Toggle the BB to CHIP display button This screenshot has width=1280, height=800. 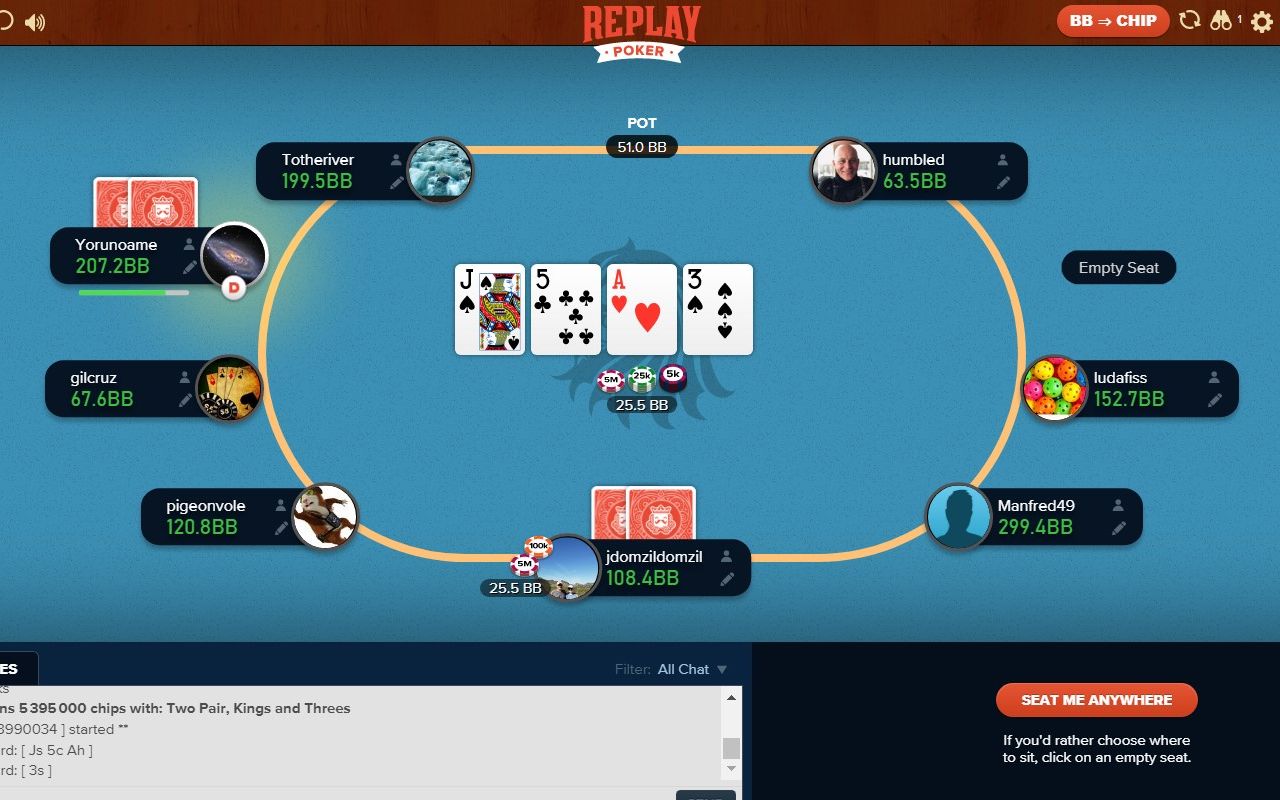click(1112, 21)
